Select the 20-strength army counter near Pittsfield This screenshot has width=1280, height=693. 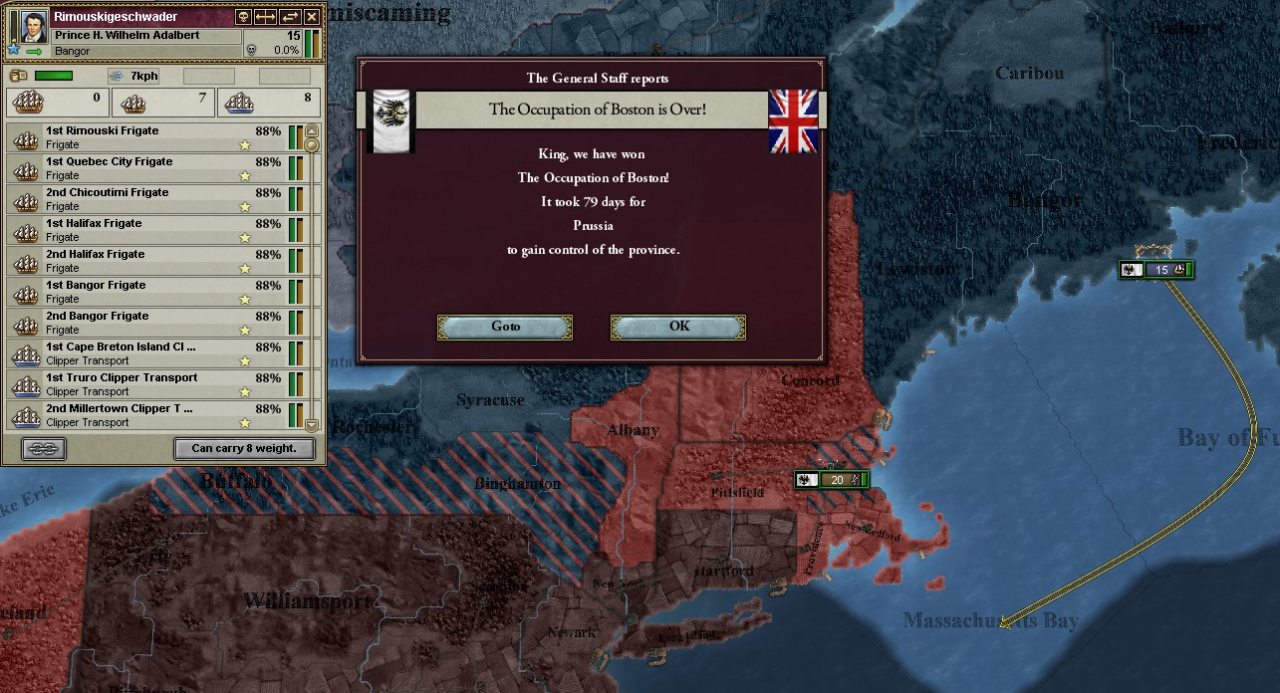tap(832, 480)
